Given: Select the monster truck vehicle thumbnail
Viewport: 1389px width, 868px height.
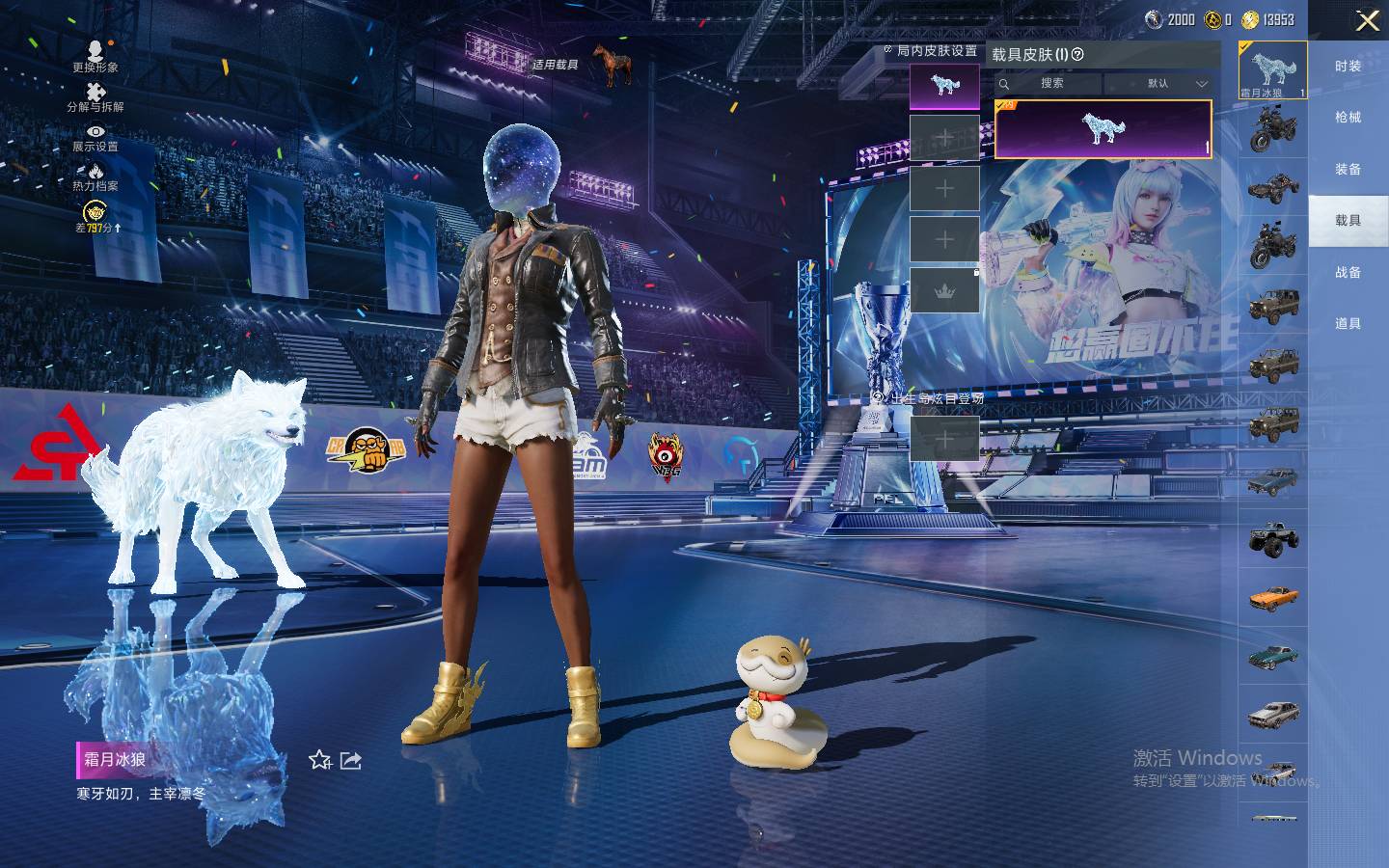Looking at the screenshot, I should tap(1273, 539).
